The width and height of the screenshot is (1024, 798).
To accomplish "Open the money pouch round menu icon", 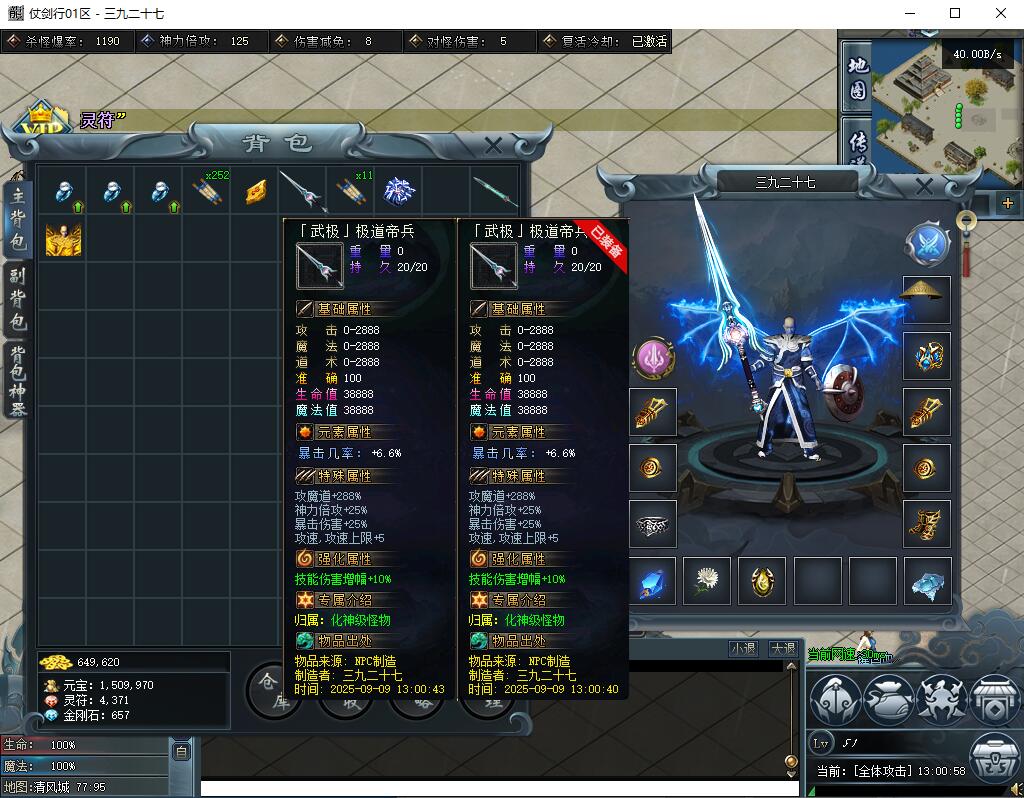I will pyautogui.click(x=888, y=699).
